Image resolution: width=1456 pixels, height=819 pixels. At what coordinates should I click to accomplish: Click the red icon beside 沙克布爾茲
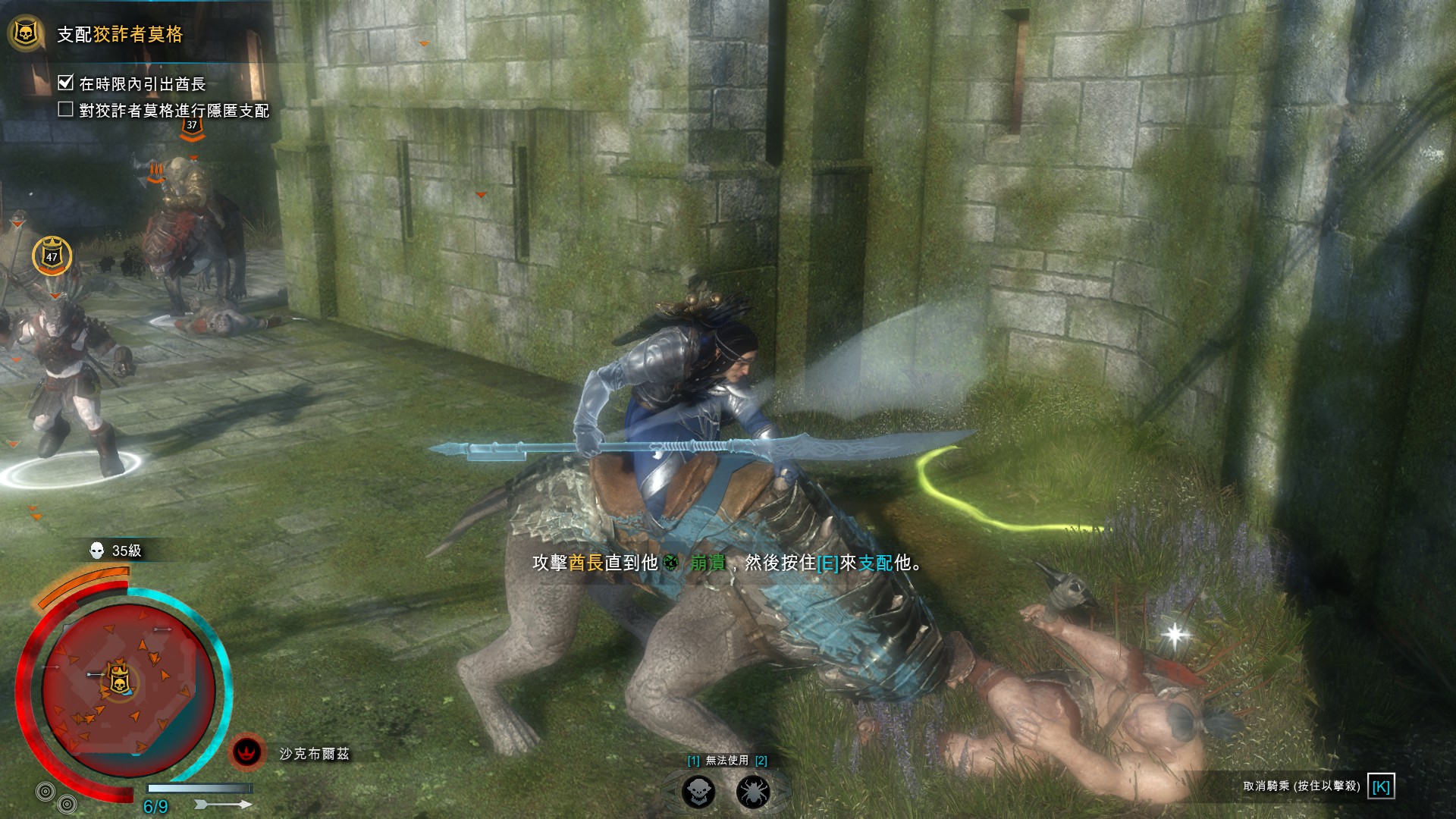tap(246, 752)
